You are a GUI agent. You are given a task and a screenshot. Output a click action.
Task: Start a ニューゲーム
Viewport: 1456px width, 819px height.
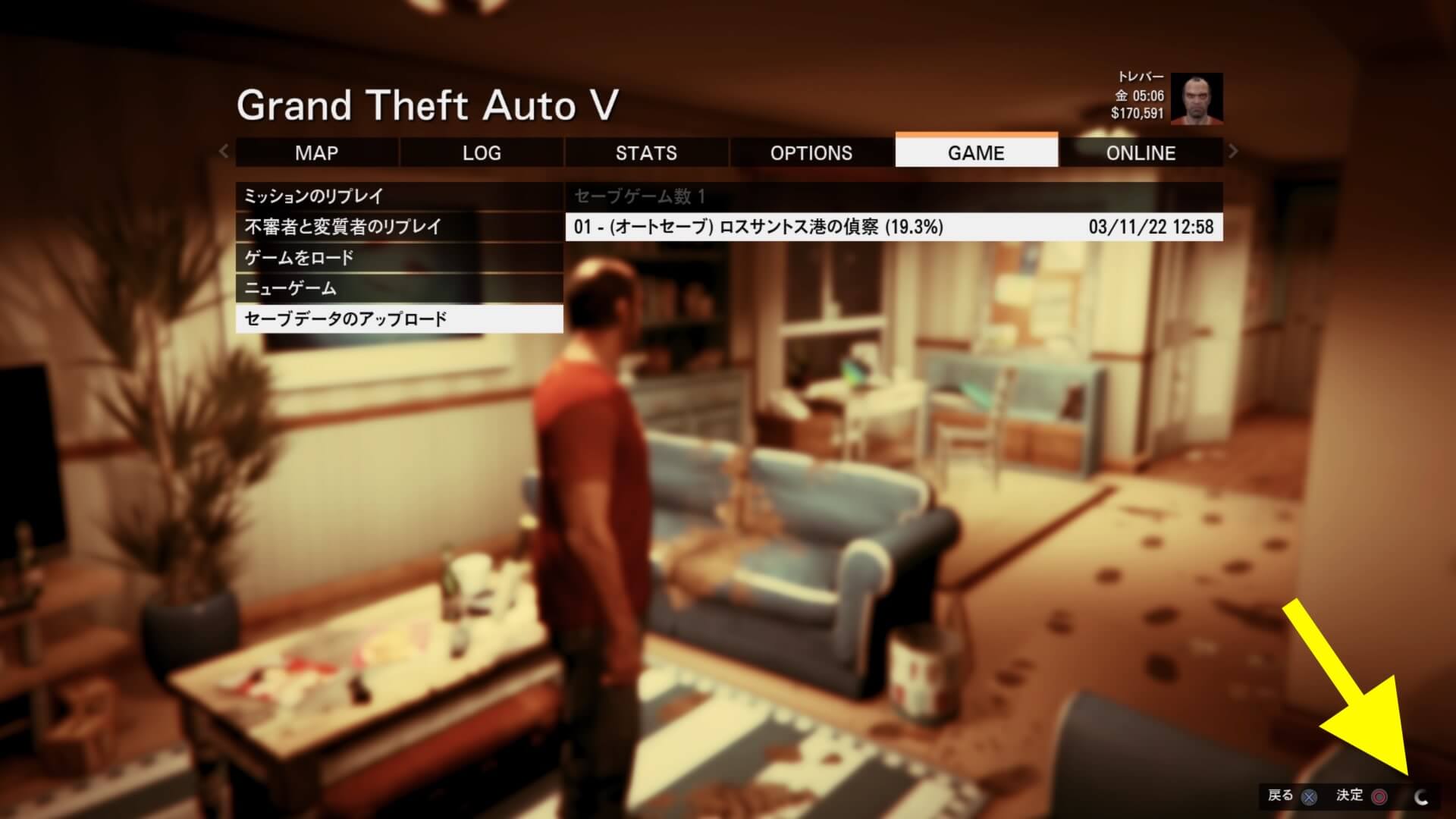(399, 288)
